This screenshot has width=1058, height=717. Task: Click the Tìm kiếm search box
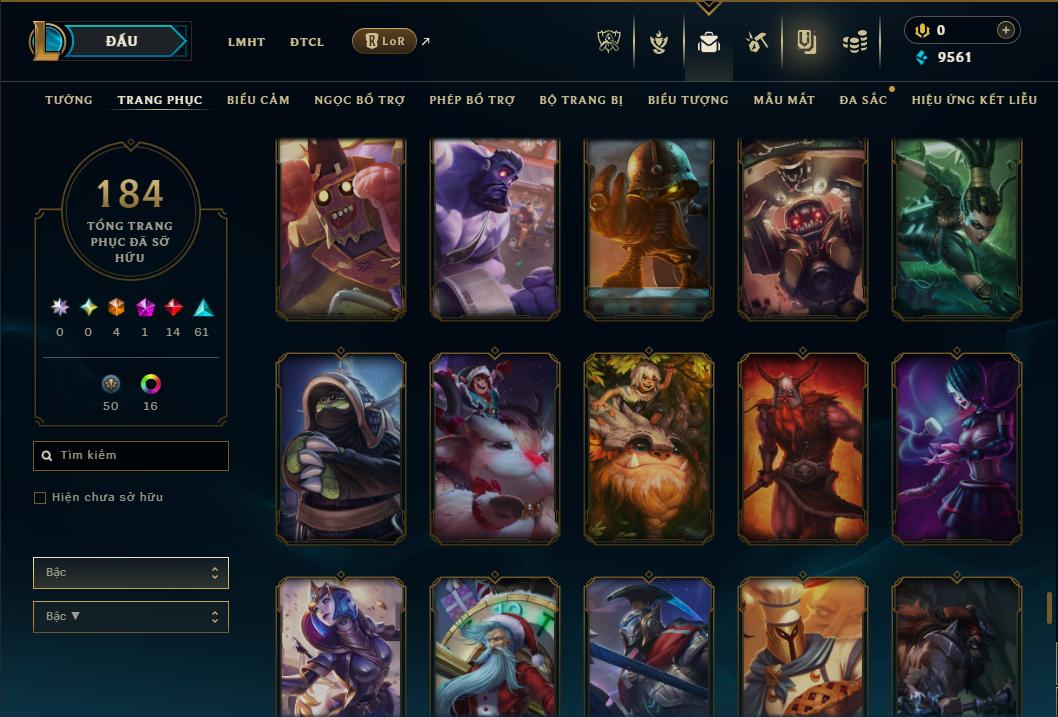[x=131, y=456]
